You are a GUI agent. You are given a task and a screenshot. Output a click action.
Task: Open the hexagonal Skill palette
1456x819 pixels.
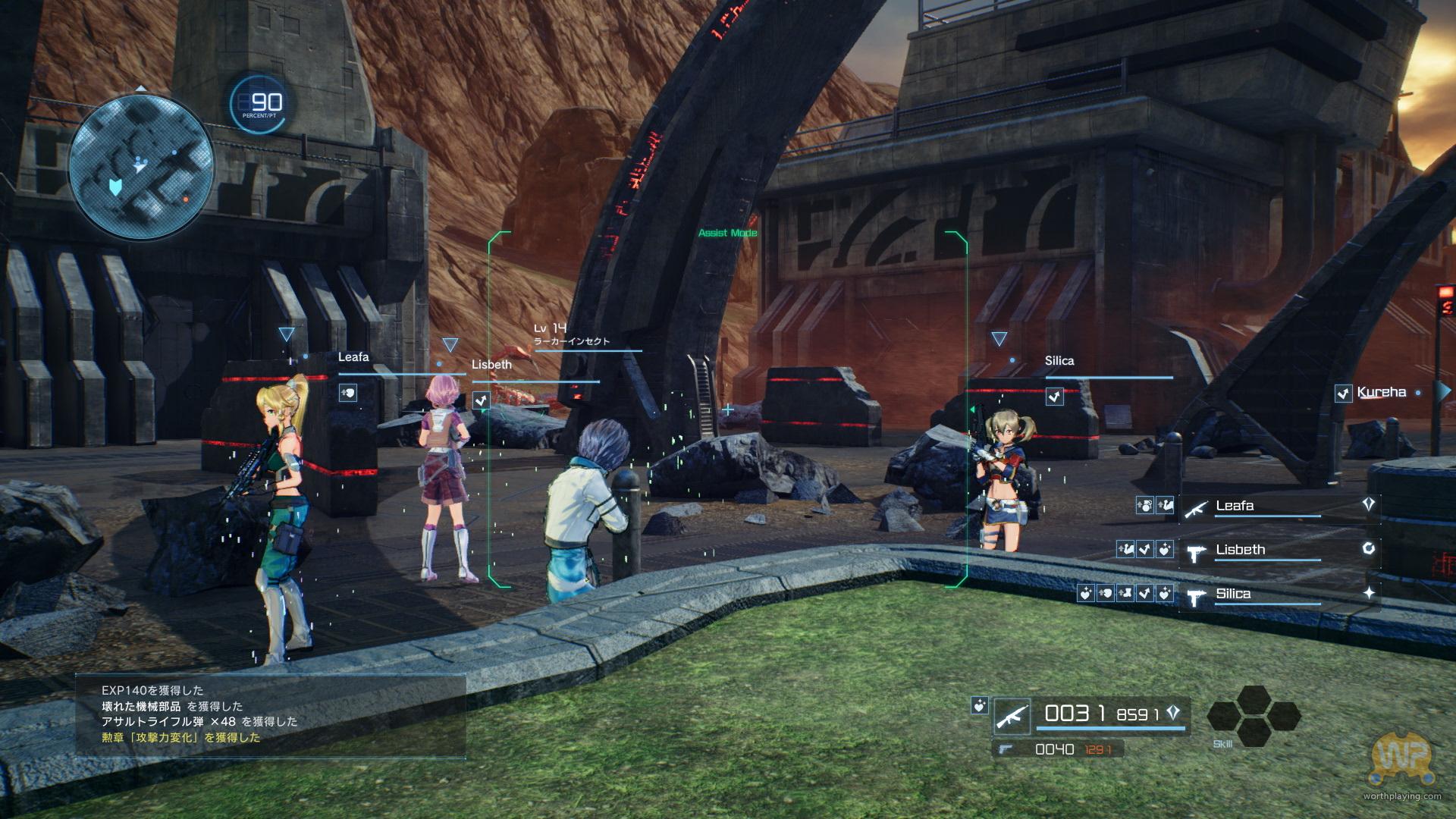[1253, 715]
